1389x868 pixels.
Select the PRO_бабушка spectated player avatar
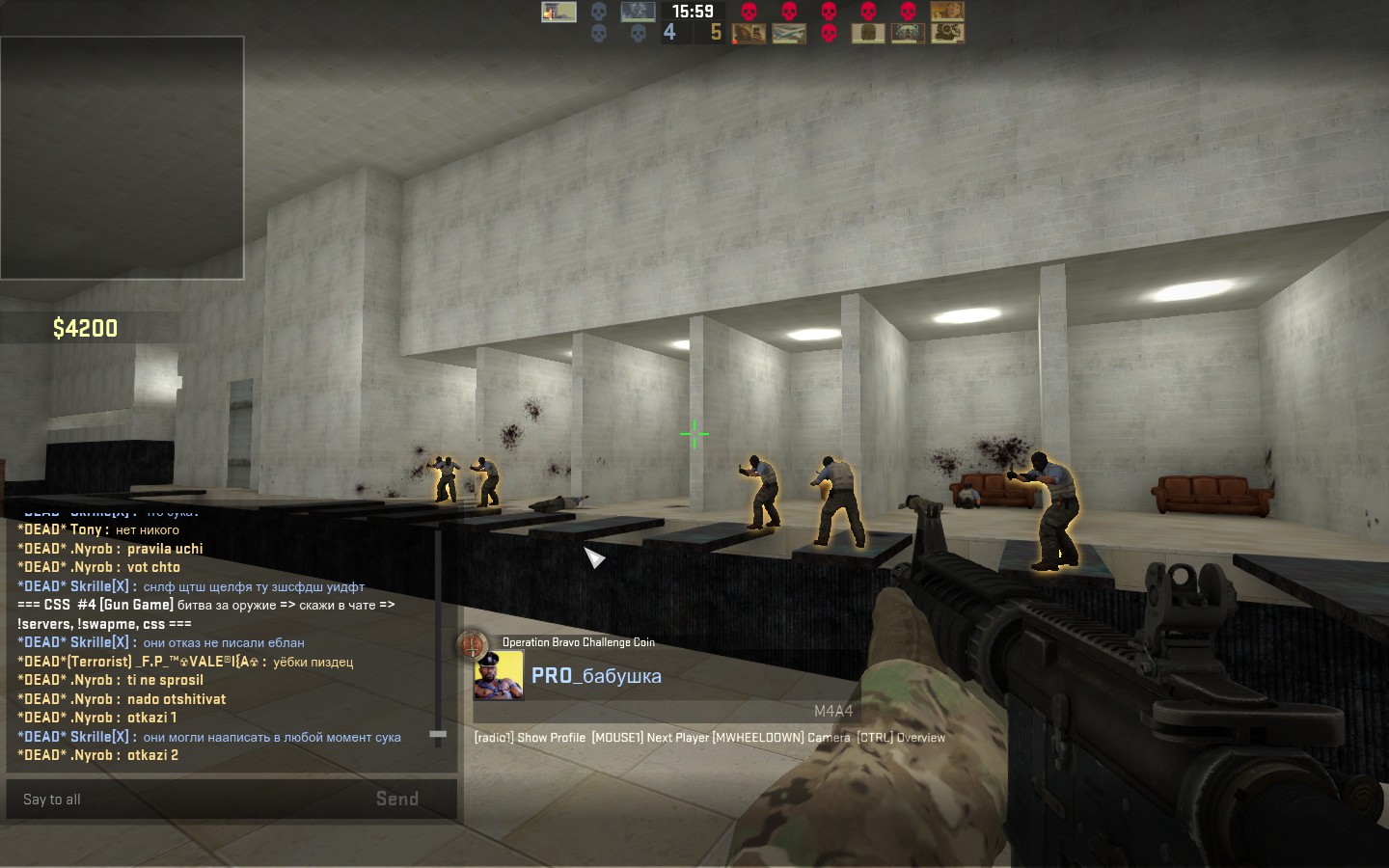[498, 675]
